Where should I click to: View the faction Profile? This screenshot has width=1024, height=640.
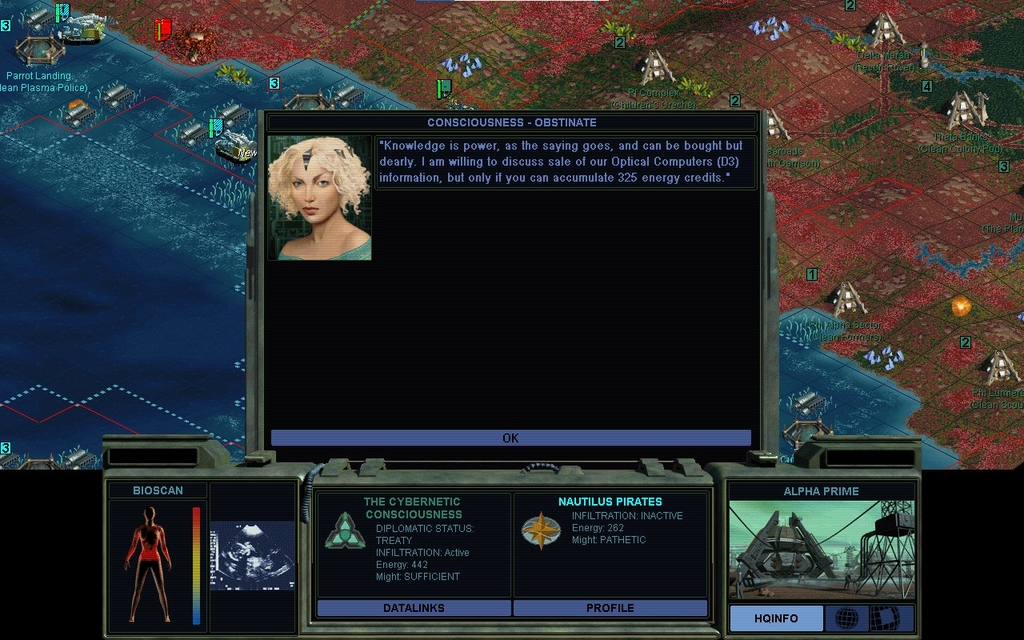tap(610, 608)
